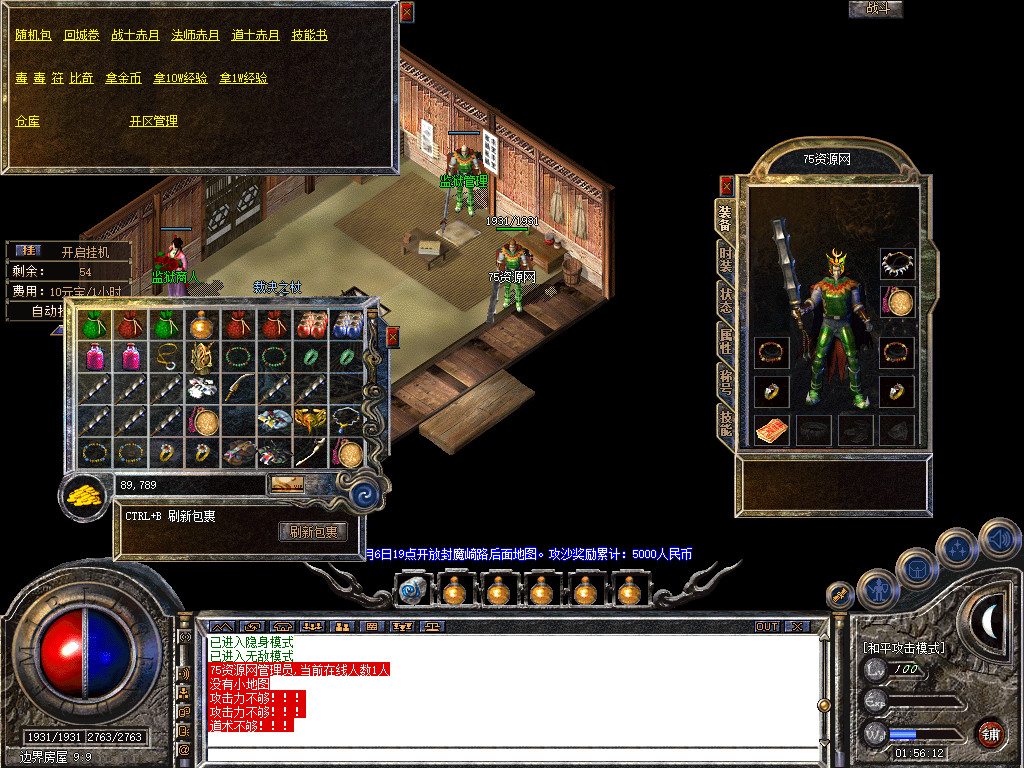Open the red 铺 shop button
This screenshot has height=768, width=1024.
click(990, 733)
